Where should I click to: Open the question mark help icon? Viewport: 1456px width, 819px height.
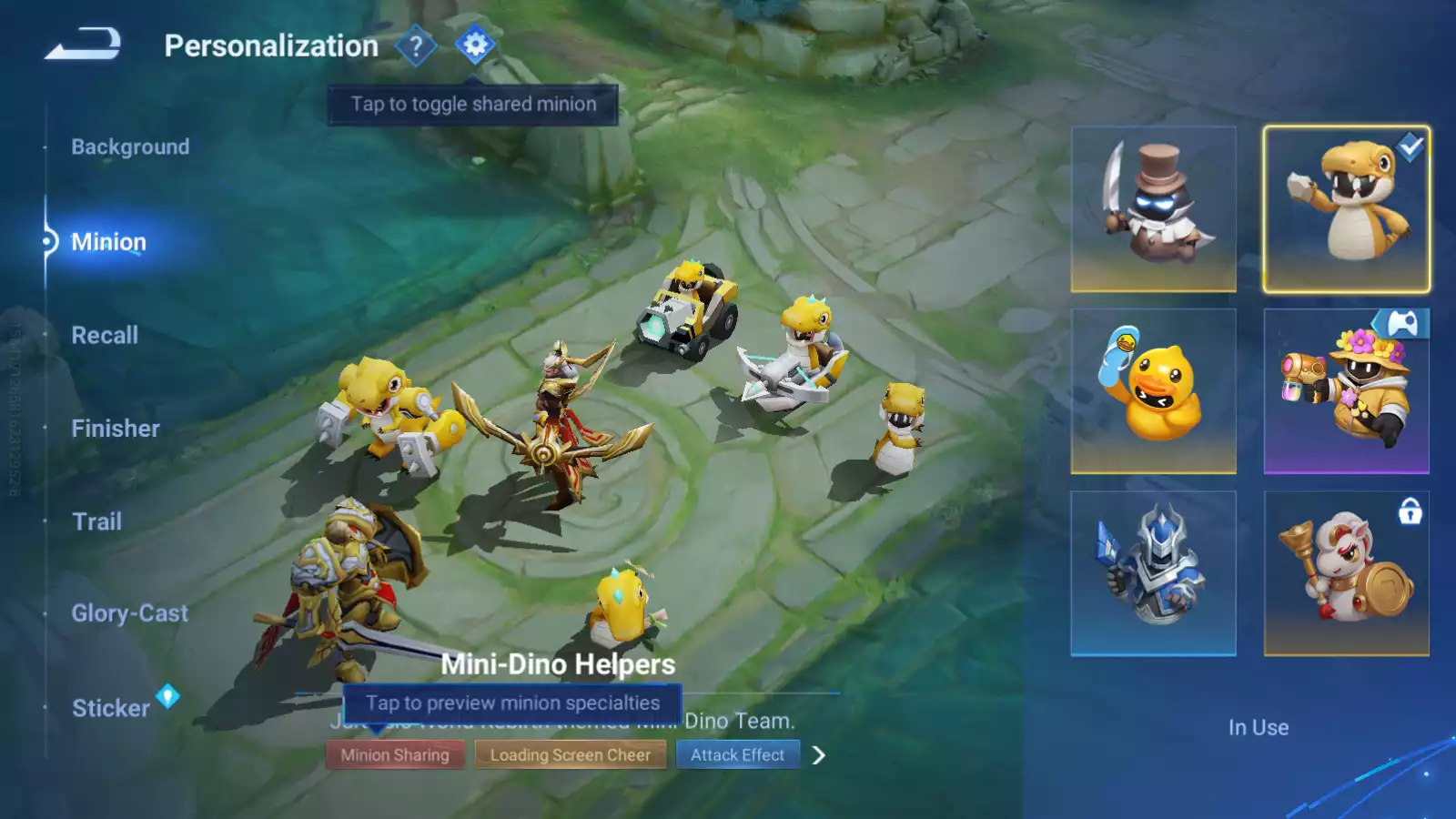coord(416,45)
